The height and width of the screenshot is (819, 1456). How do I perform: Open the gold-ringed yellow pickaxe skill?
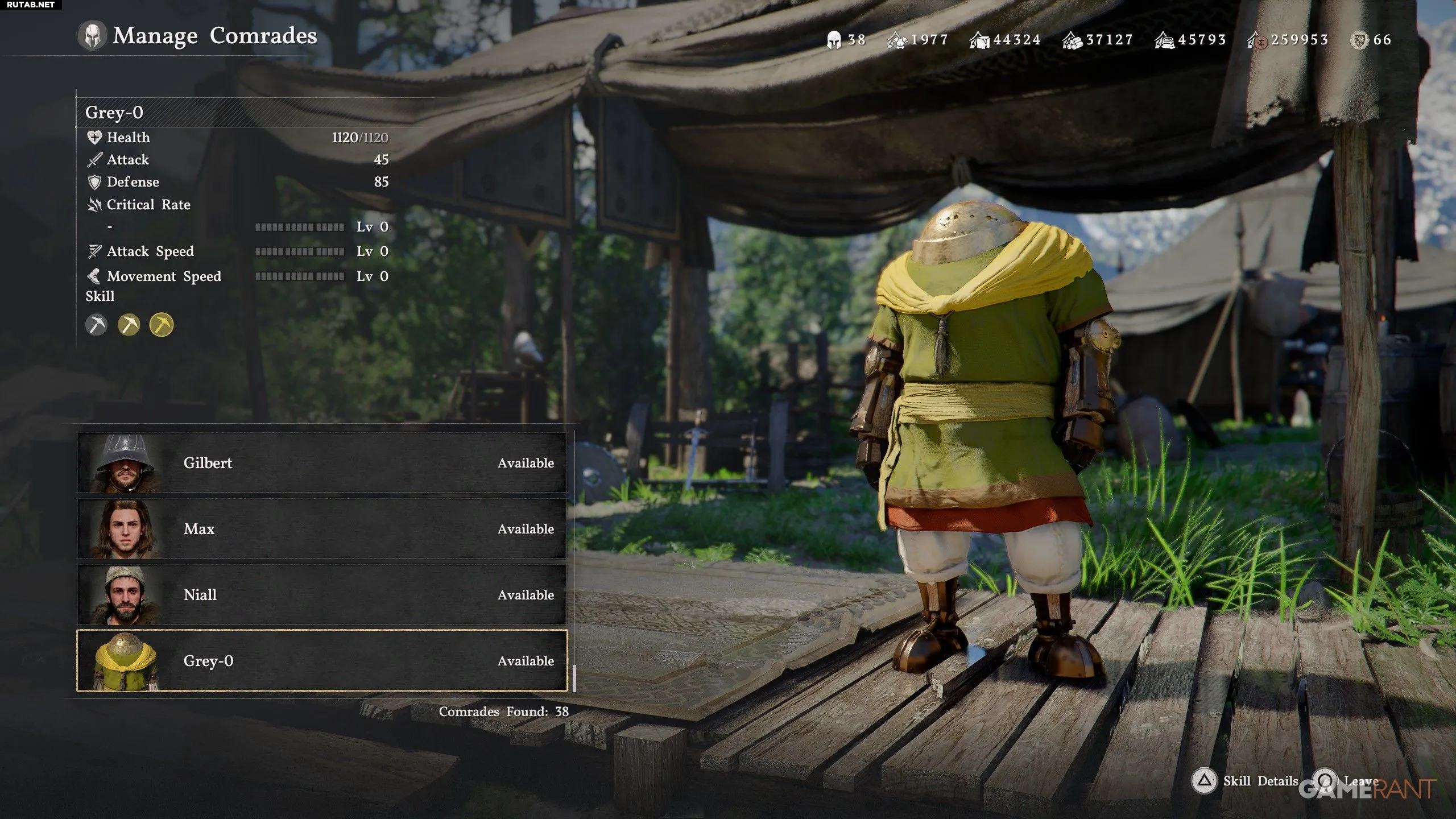pos(162,325)
